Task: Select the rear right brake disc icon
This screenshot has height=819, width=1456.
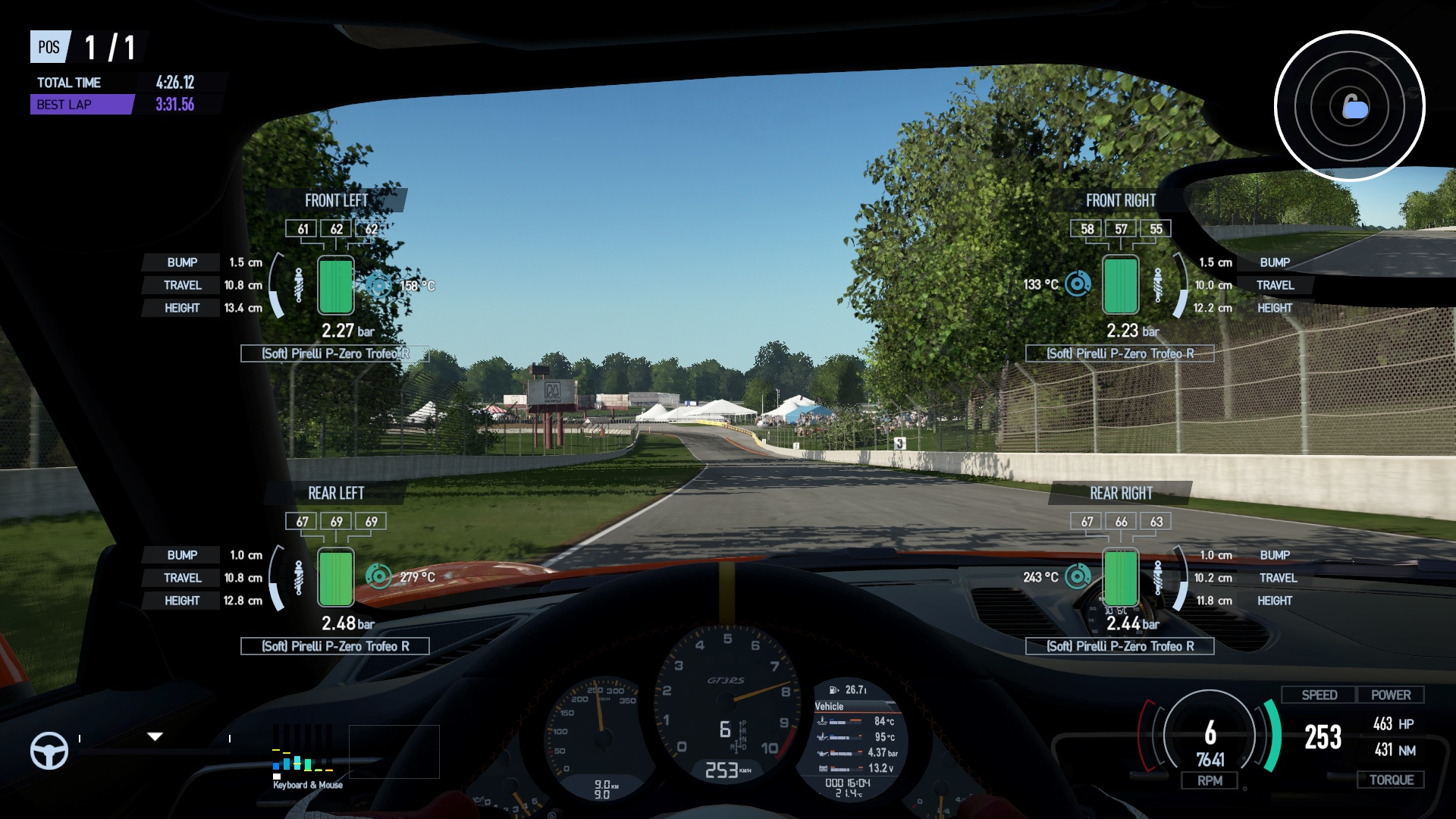Action: click(1078, 577)
